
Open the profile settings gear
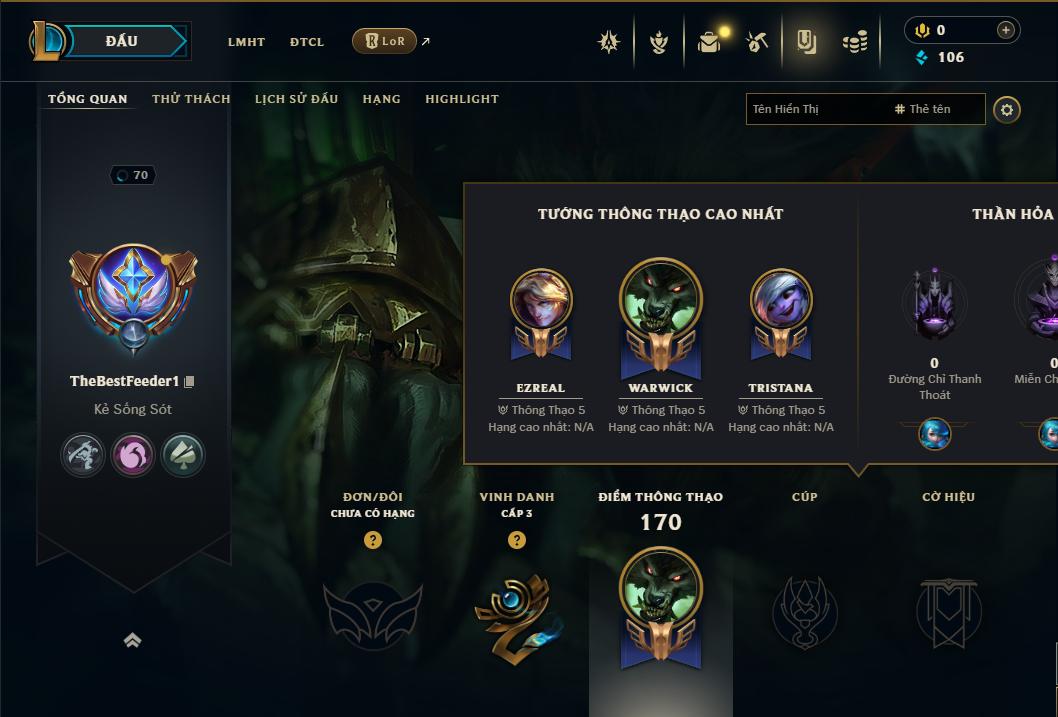1007,110
